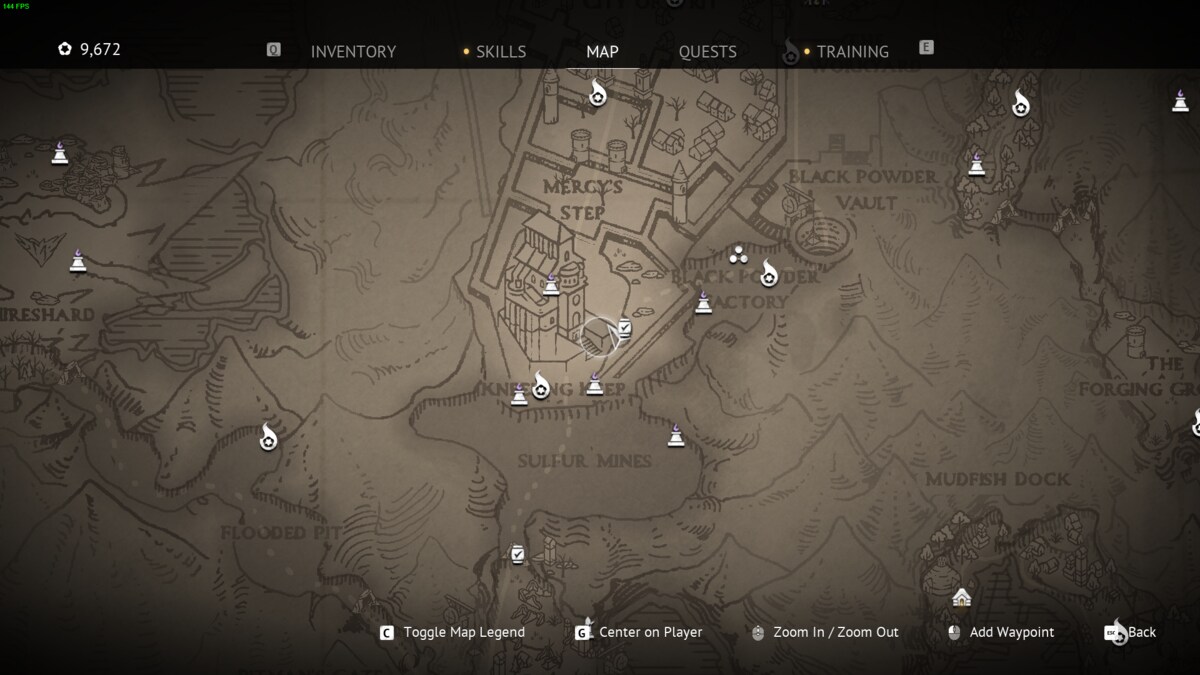
Task: Center the map on player
Action: click(x=649, y=632)
